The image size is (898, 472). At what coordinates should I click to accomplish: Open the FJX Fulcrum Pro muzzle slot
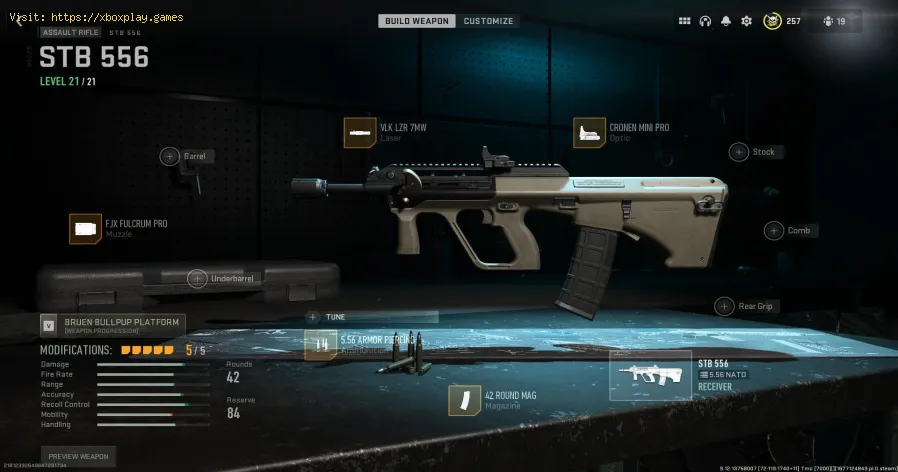coord(85,229)
